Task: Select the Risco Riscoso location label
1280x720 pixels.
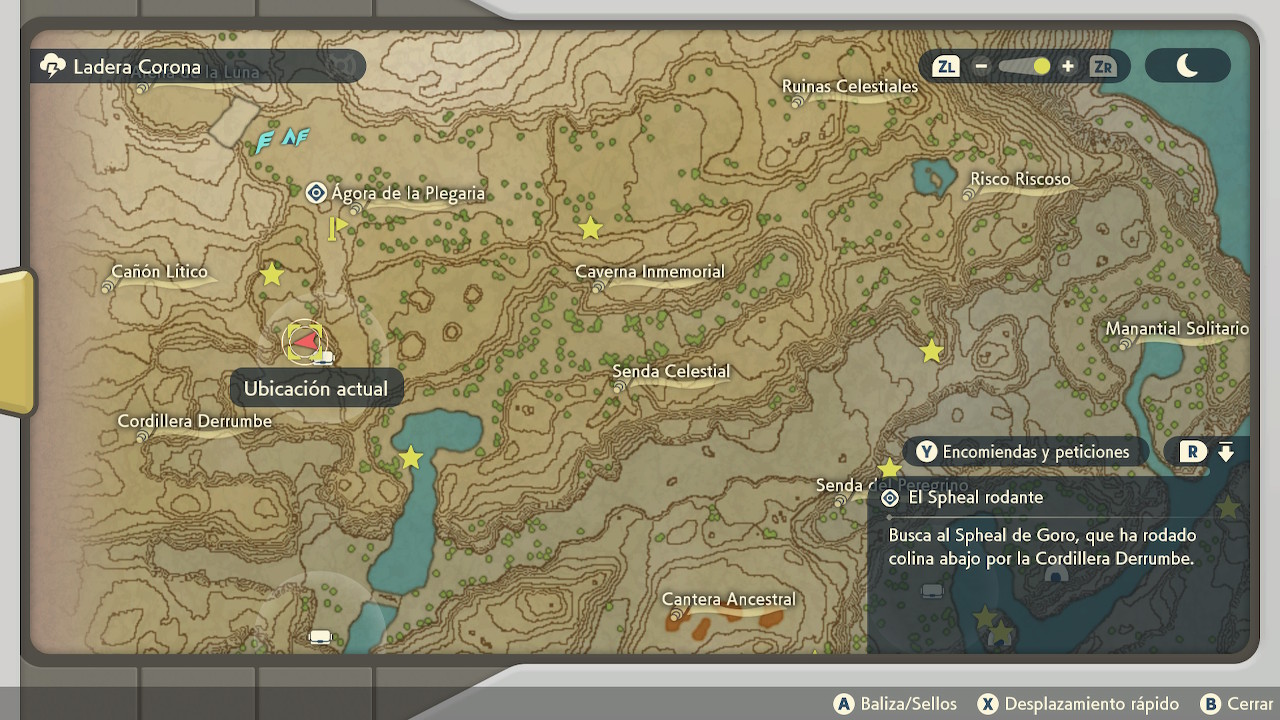Action: (1019, 180)
